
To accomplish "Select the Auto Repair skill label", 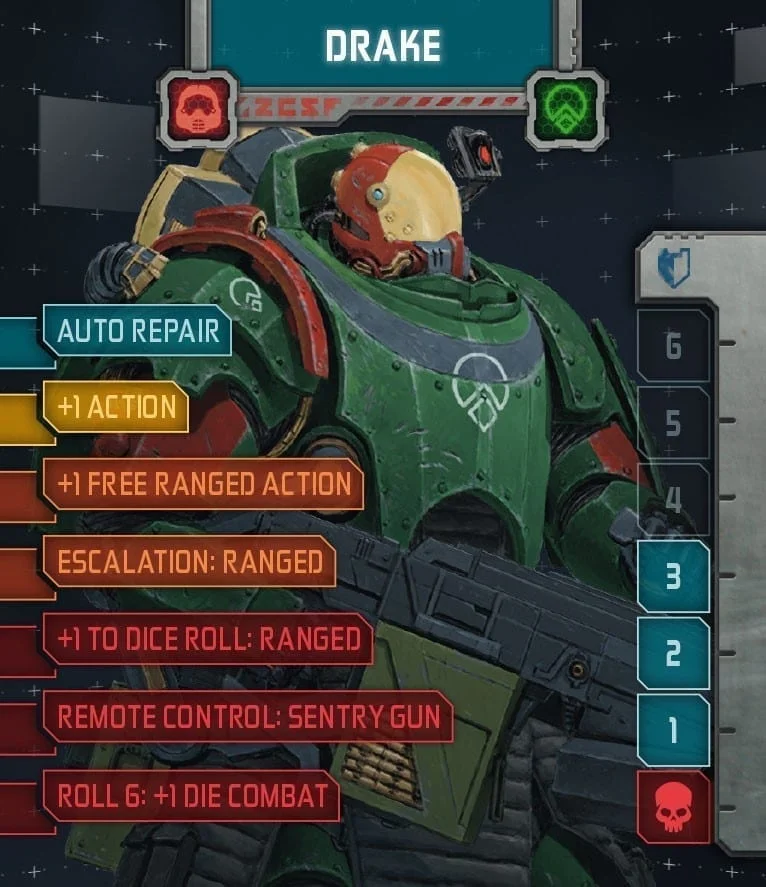I will [138, 331].
